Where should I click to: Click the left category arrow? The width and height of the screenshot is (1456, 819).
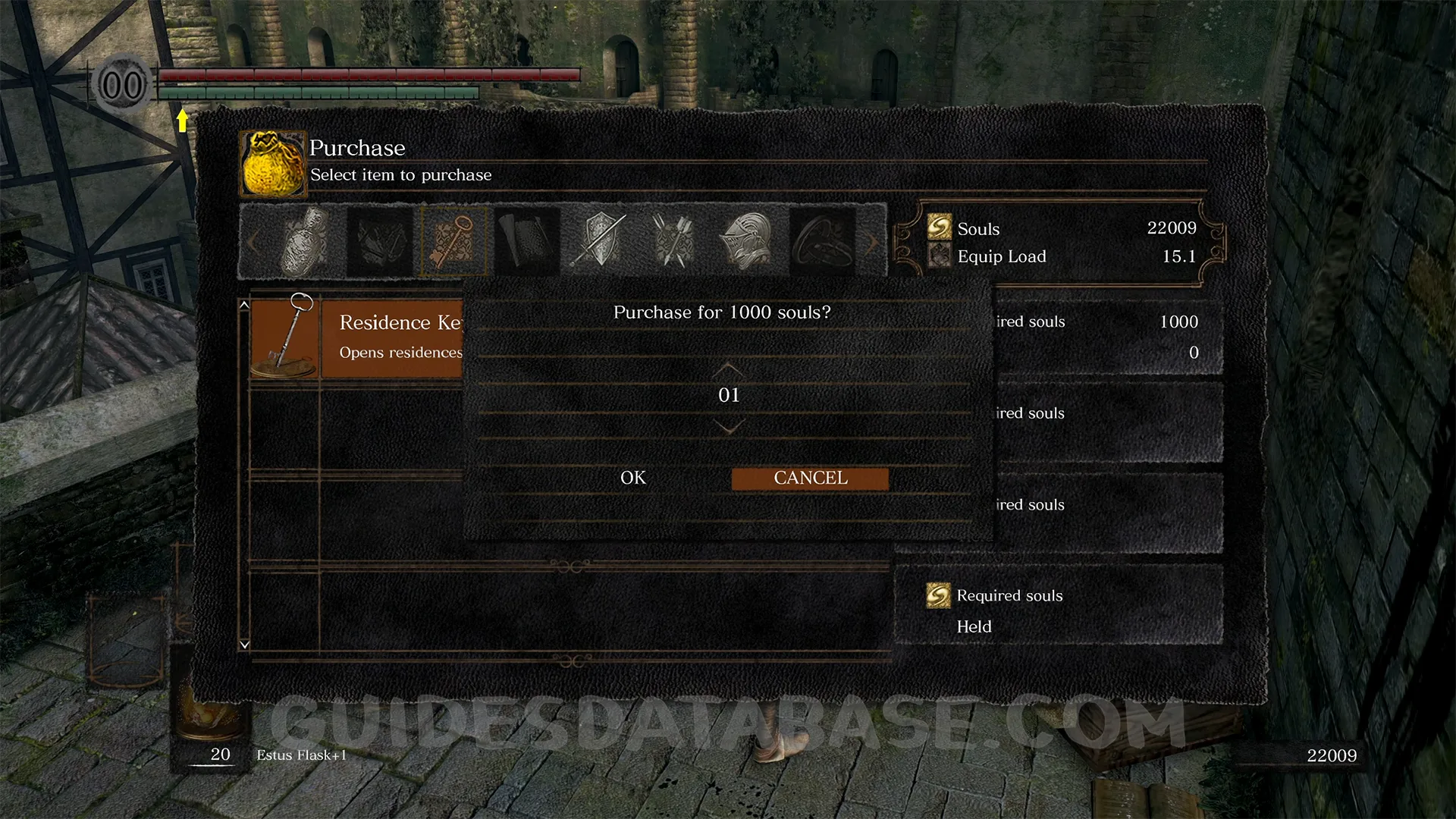click(253, 243)
